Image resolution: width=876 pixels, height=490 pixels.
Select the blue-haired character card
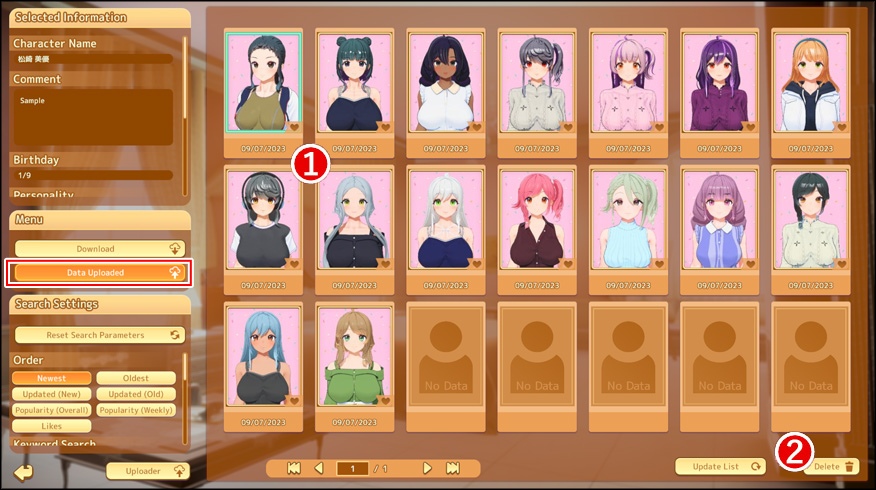point(263,356)
